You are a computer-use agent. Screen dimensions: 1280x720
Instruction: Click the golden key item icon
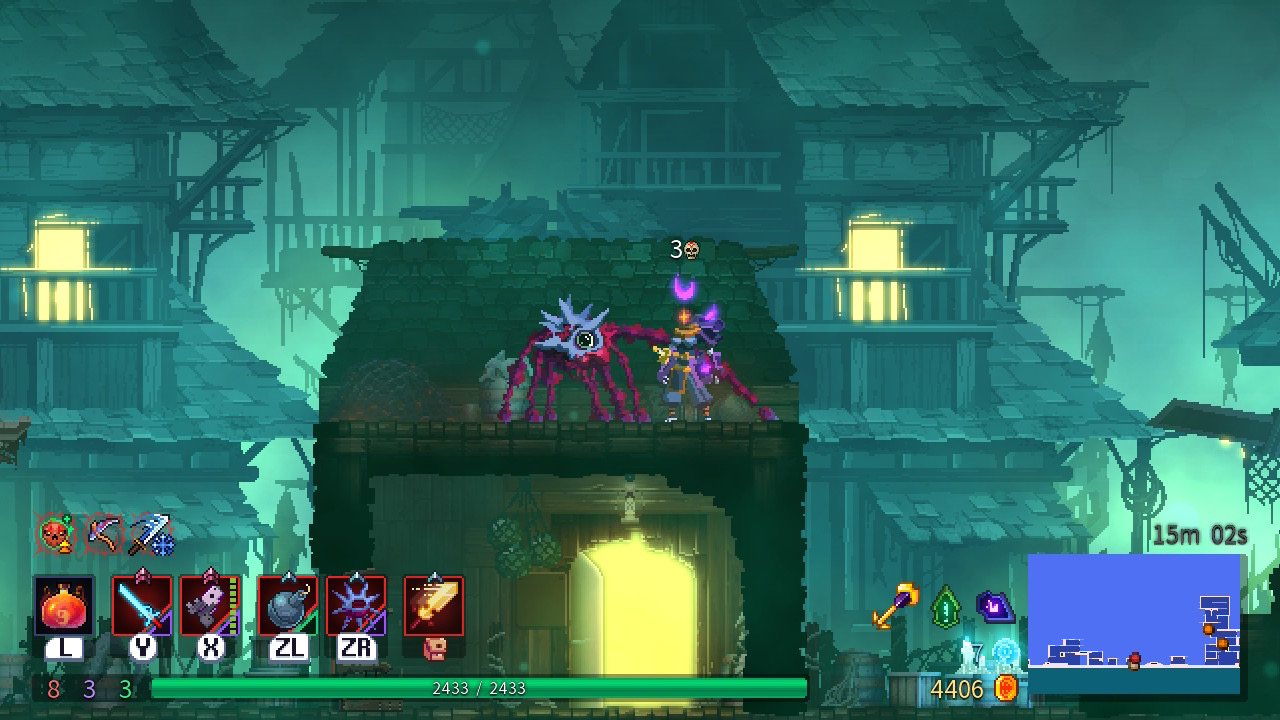895,606
